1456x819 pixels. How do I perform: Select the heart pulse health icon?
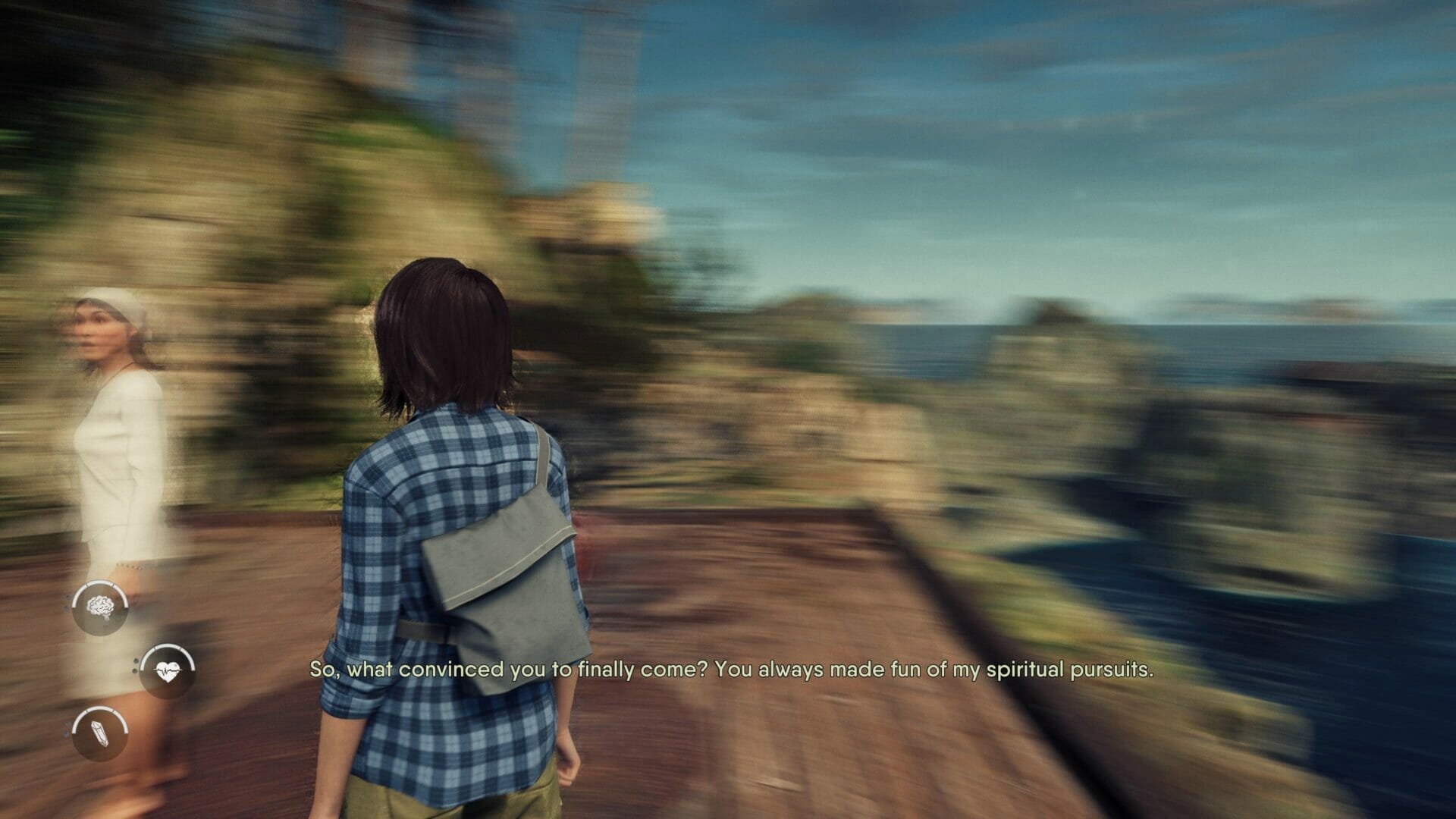(167, 670)
